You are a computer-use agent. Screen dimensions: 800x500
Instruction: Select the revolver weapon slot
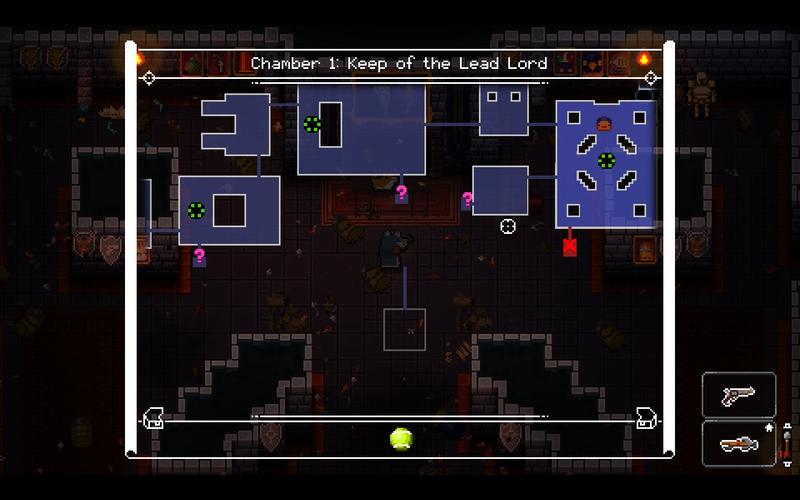(739, 394)
